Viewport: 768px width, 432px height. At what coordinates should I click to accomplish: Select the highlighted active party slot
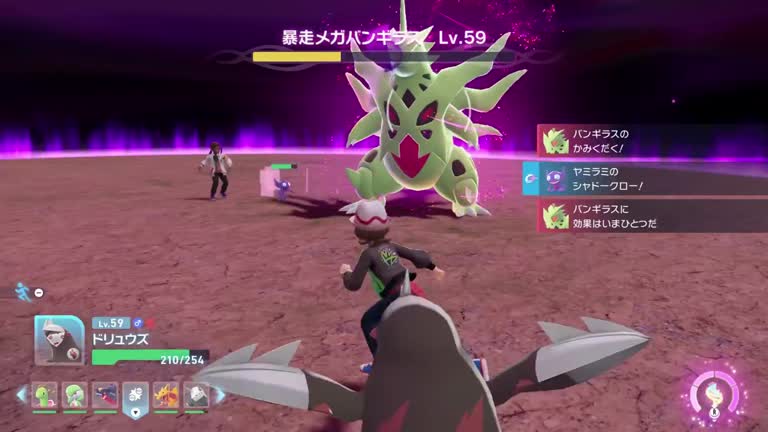(x=136, y=396)
